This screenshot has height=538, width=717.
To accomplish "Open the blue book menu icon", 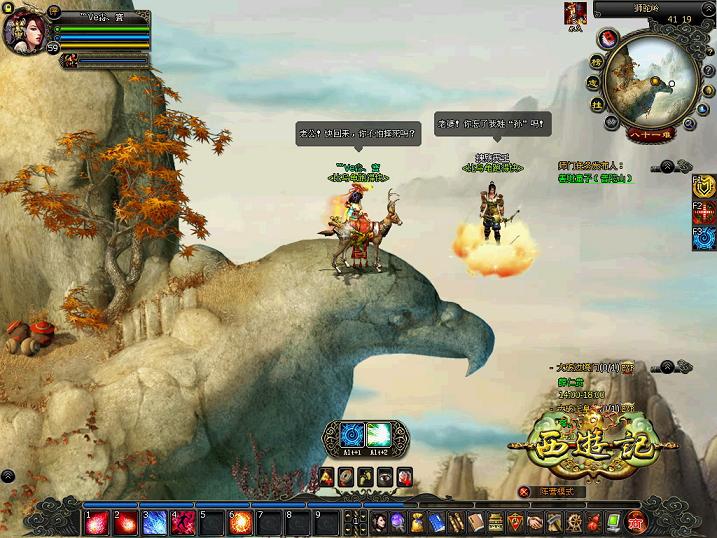I will 436,521.
